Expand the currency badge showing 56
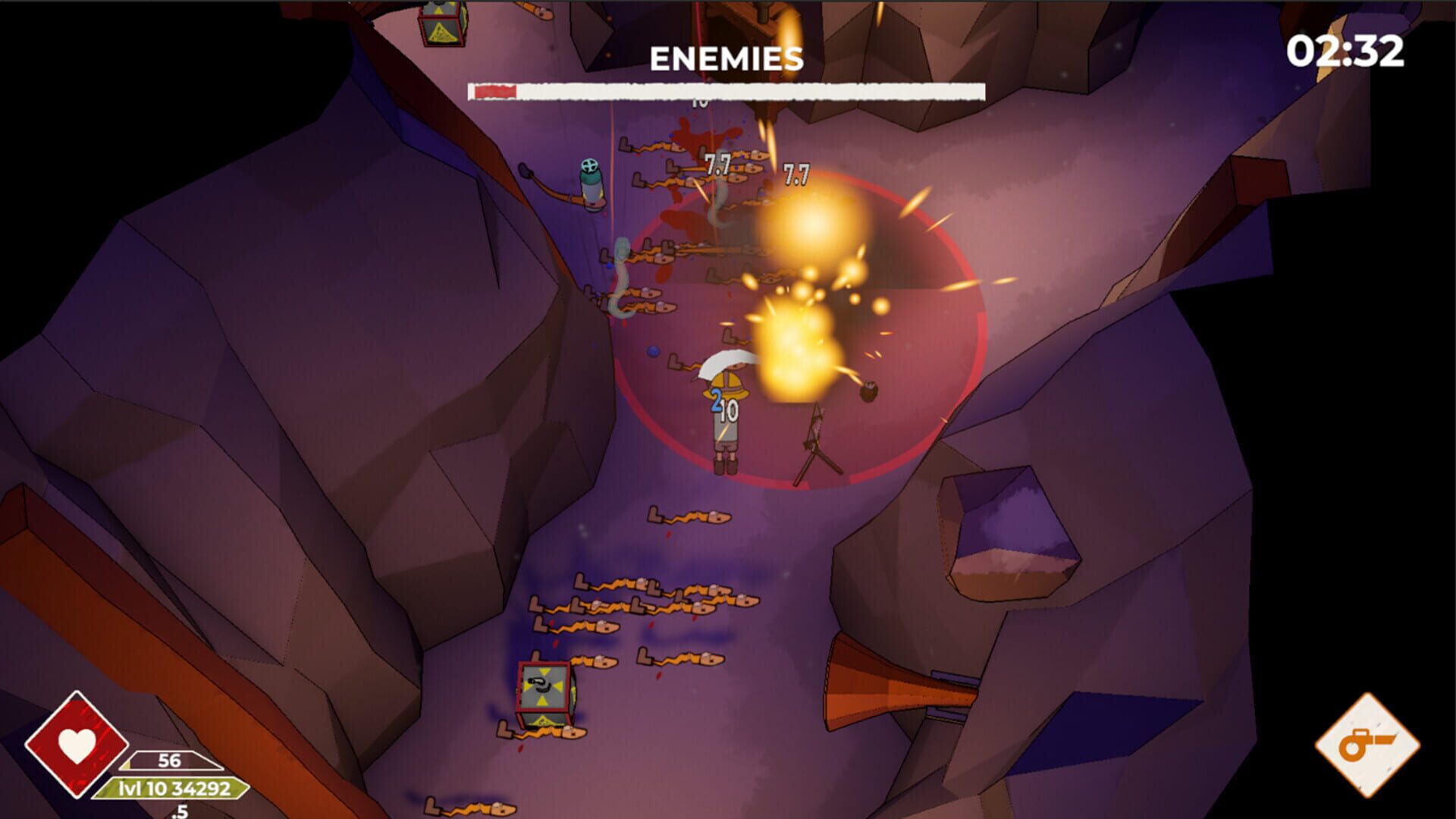Viewport: 1456px width, 819px height. coord(168,760)
